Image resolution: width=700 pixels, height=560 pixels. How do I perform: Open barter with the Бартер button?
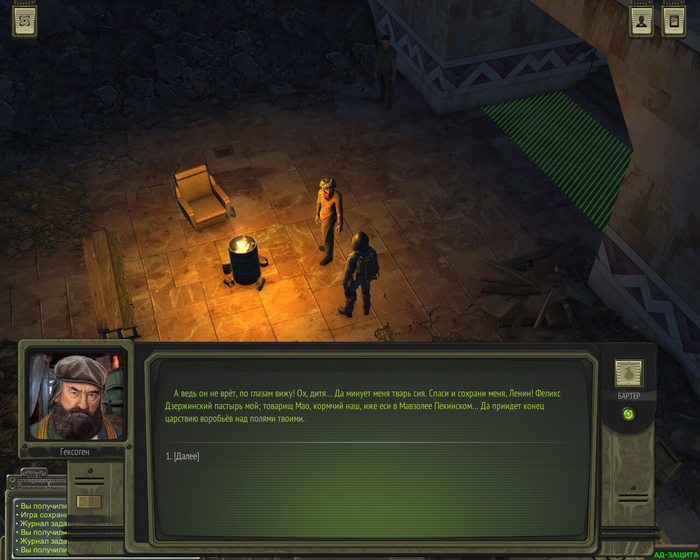coord(628,375)
